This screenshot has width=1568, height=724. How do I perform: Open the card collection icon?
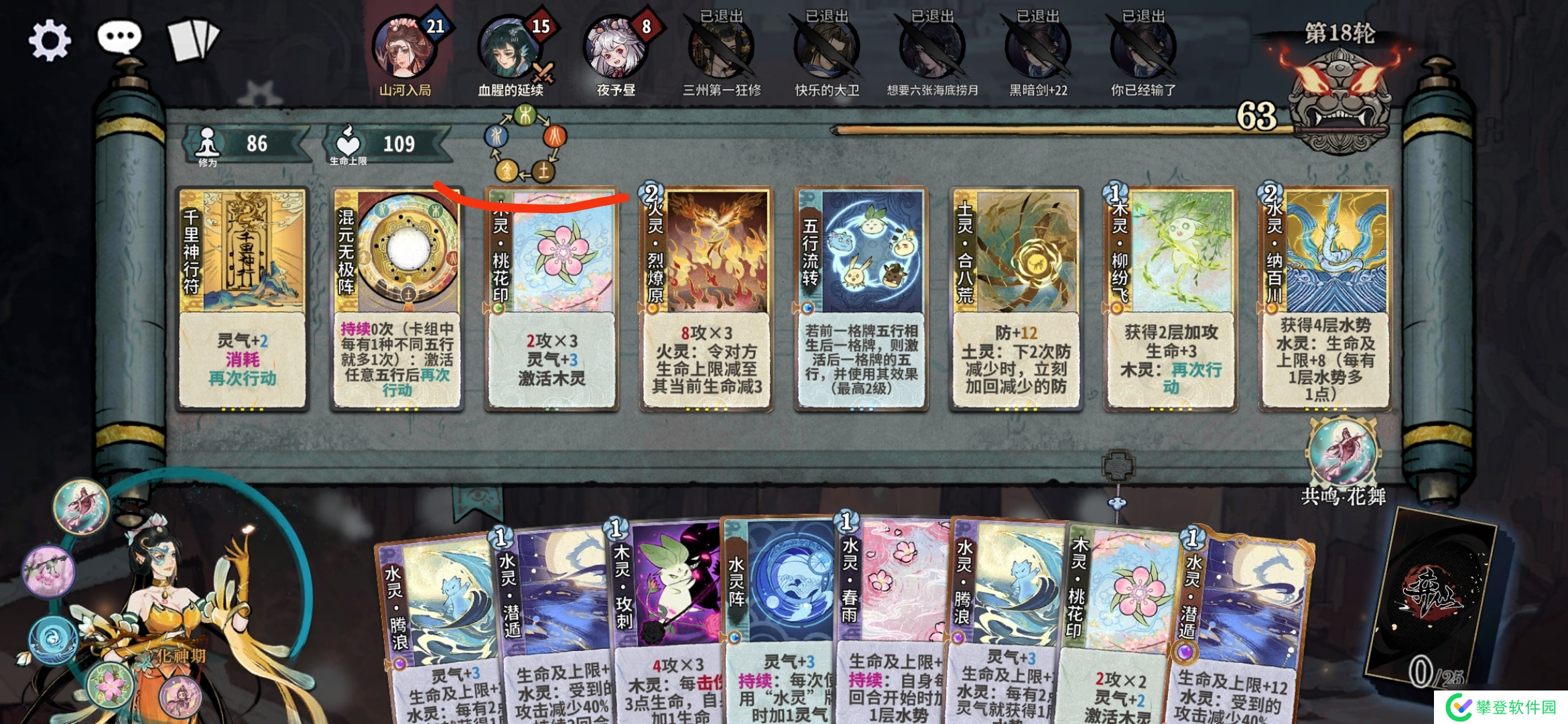(192, 39)
